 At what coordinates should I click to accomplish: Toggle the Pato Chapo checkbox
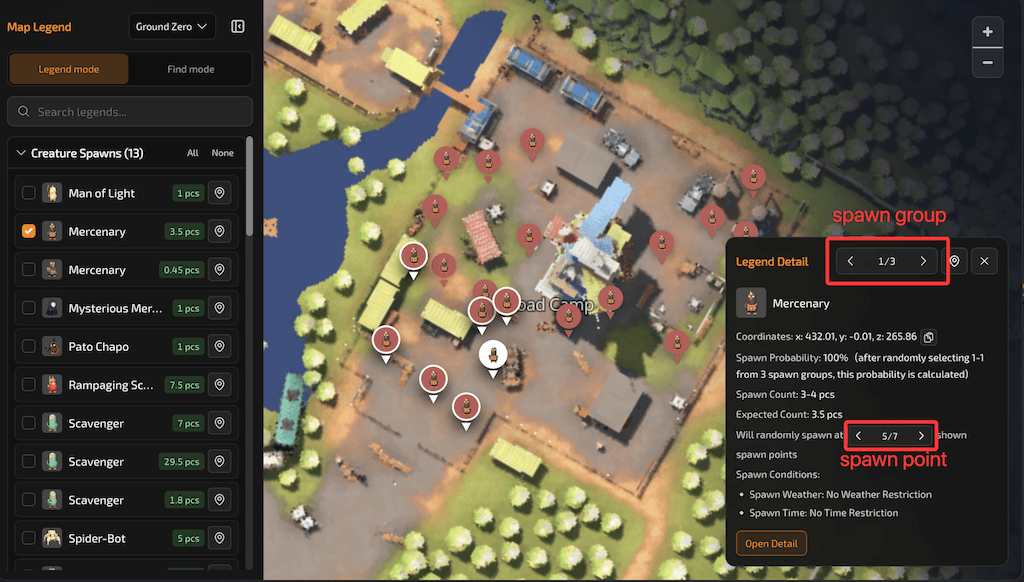tap(29, 347)
